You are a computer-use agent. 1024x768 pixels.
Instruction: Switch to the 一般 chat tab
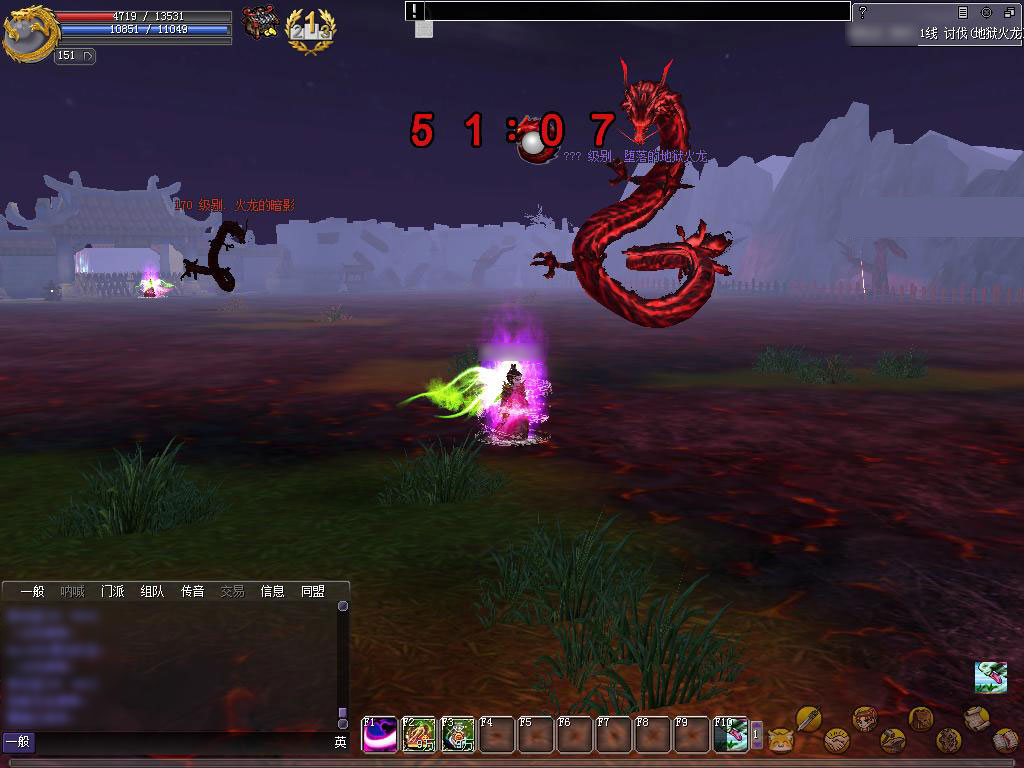(x=32, y=591)
